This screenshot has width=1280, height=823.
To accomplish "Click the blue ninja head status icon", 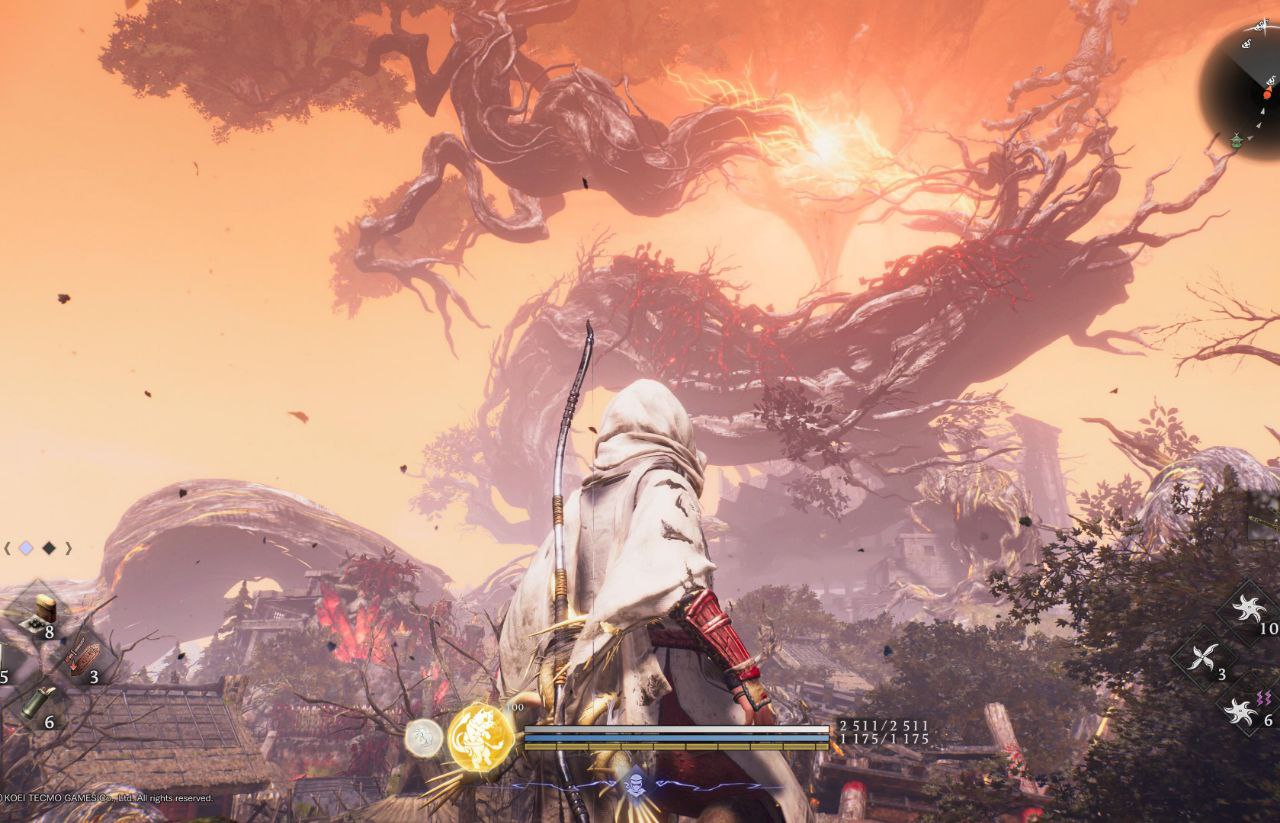I will pos(635,781).
